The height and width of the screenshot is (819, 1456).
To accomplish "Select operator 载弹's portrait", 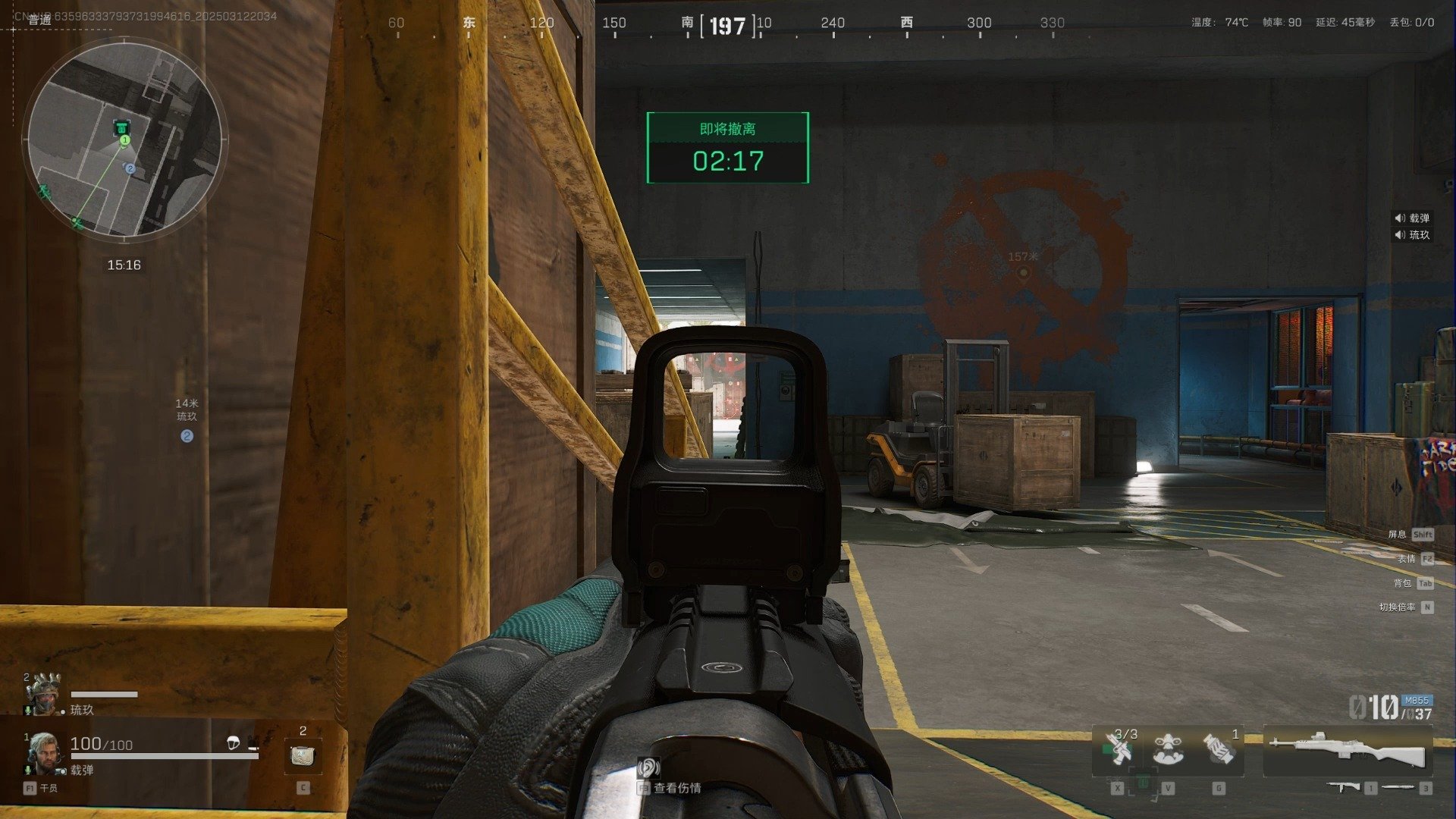I will 43,753.
